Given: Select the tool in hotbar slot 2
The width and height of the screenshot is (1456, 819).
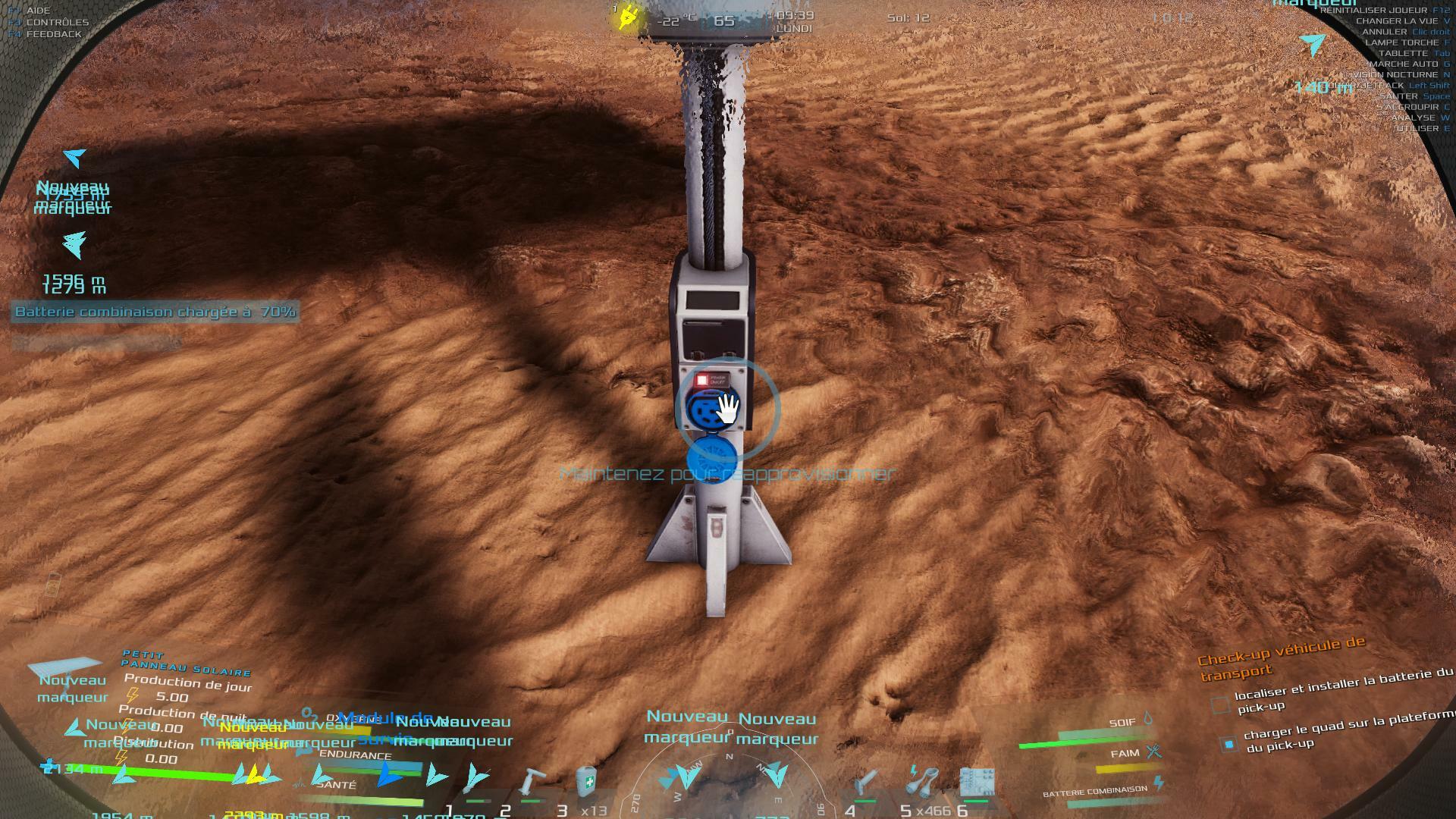Looking at the screenshot, I should coord(532,783).
